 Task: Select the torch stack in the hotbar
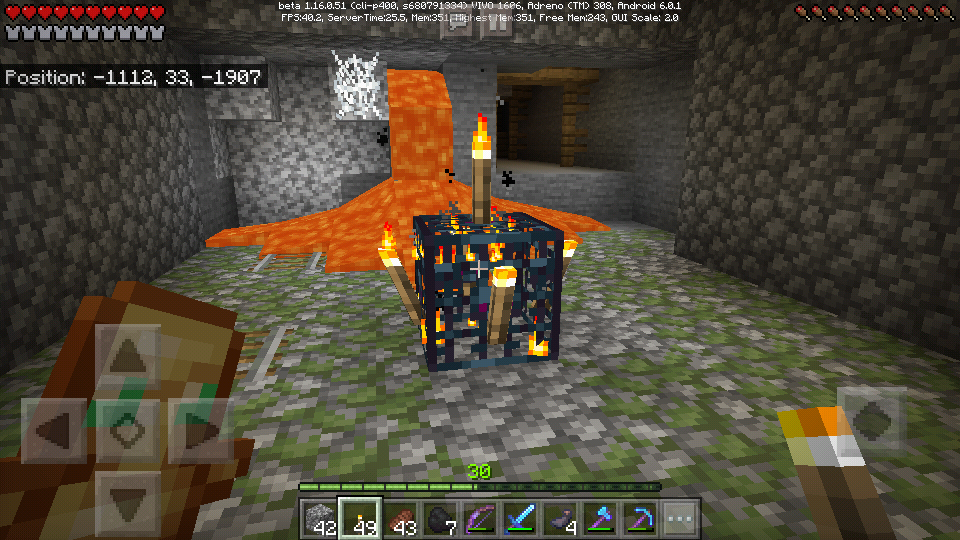pyautogui.click(x=359, y=519)
